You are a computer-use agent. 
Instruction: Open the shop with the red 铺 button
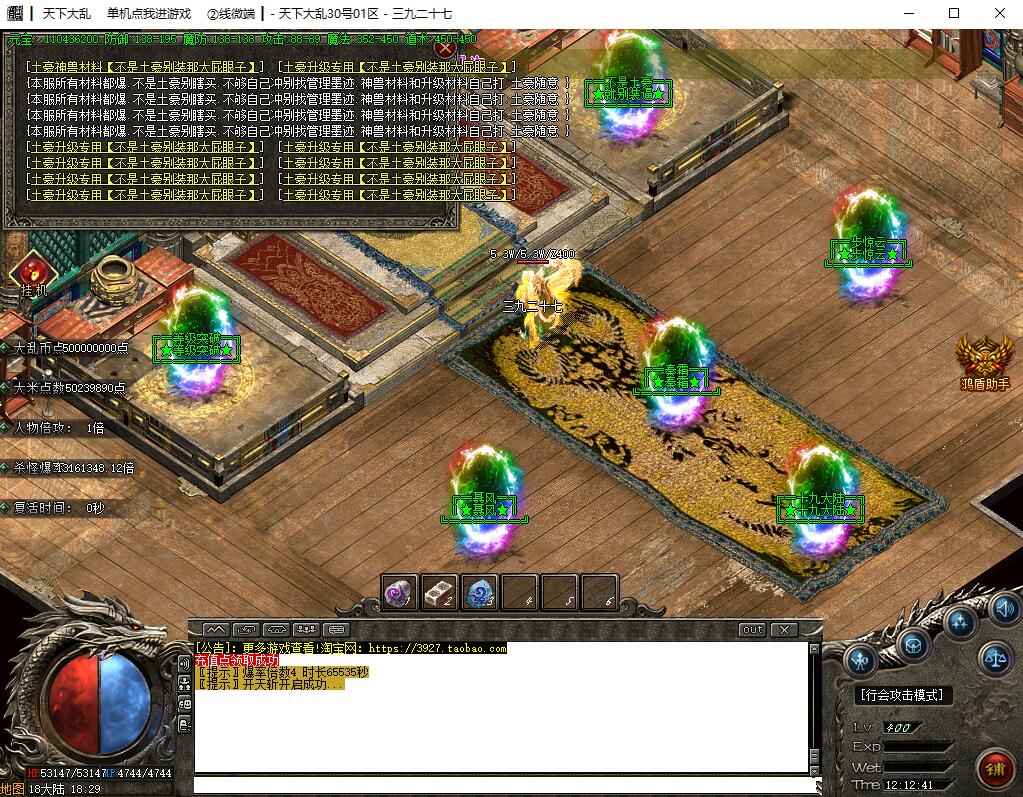(995, 769)
